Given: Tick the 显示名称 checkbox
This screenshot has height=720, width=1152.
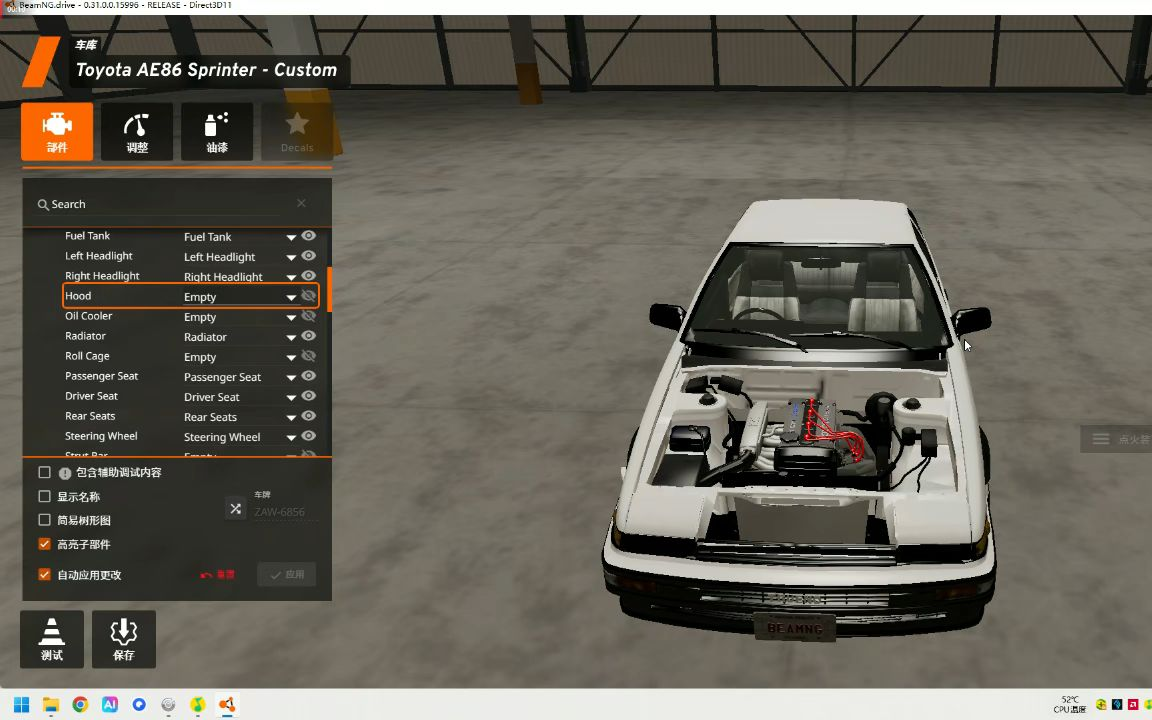Looking at the screenshot, I should coord(44,496).
